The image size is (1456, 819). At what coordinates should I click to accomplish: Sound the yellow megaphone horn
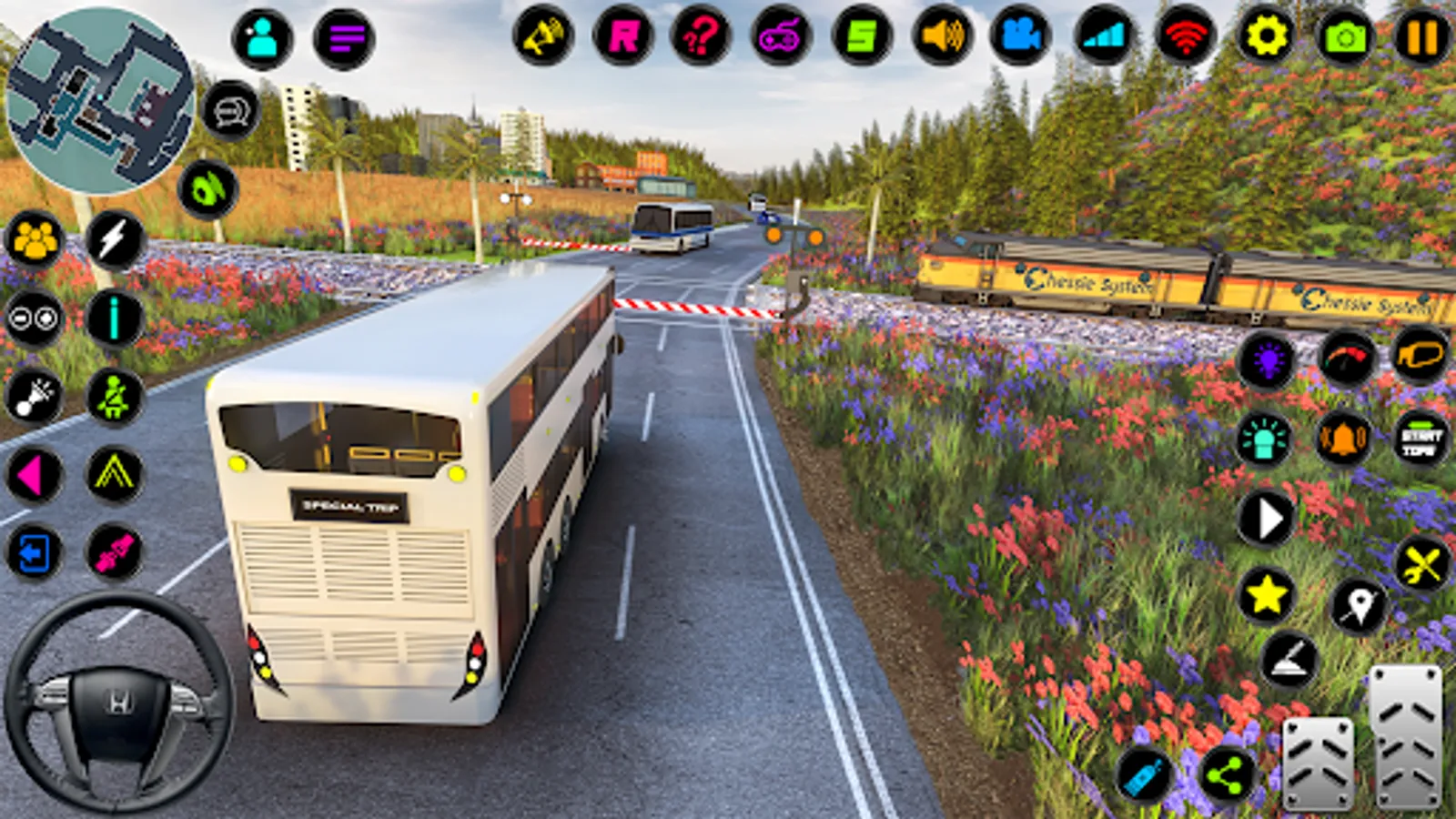pyautogui.click(x=543, y=37)
